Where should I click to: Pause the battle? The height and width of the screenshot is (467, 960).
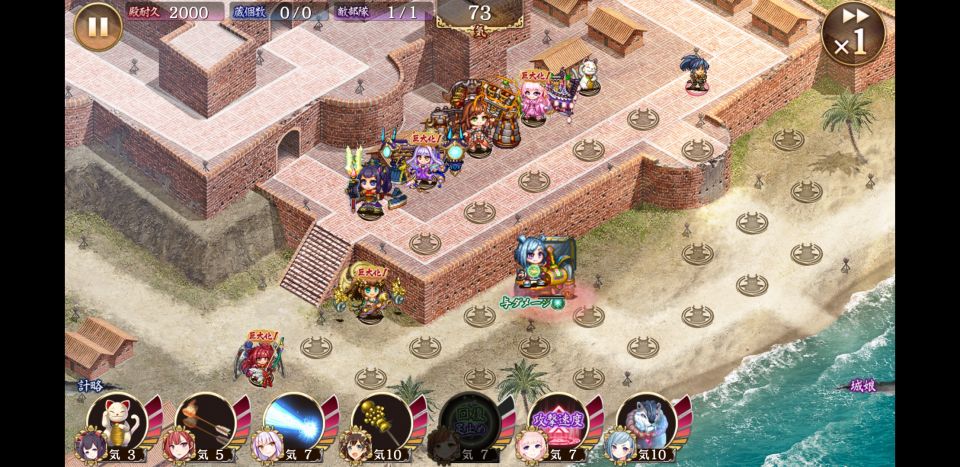97,26
